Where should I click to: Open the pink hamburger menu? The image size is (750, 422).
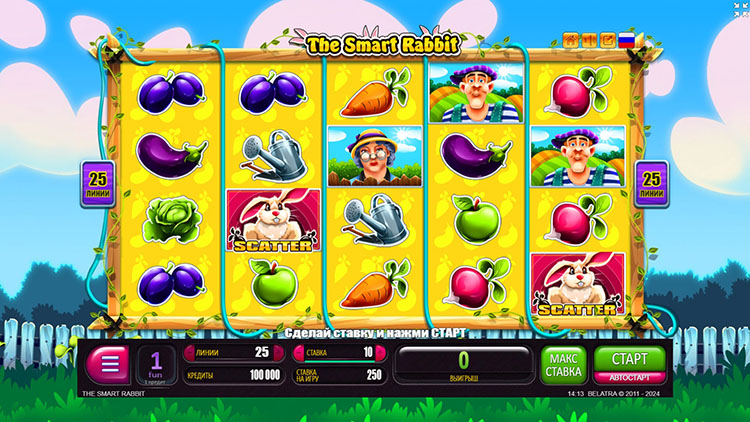109,364
